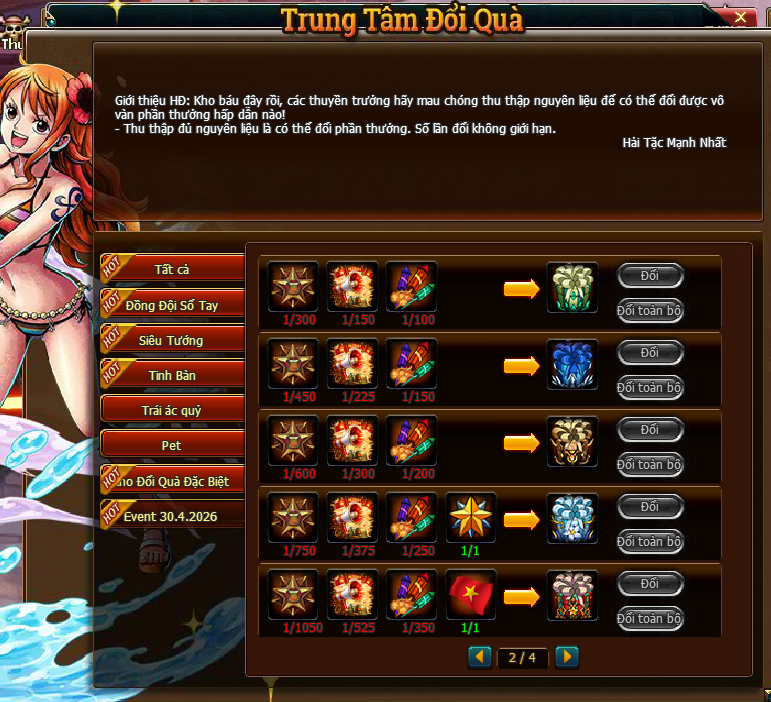Click Đổi for the green gift box
The height and width of the screenshot is (702, 771).
pyautogui.click(x=650, y=275)
